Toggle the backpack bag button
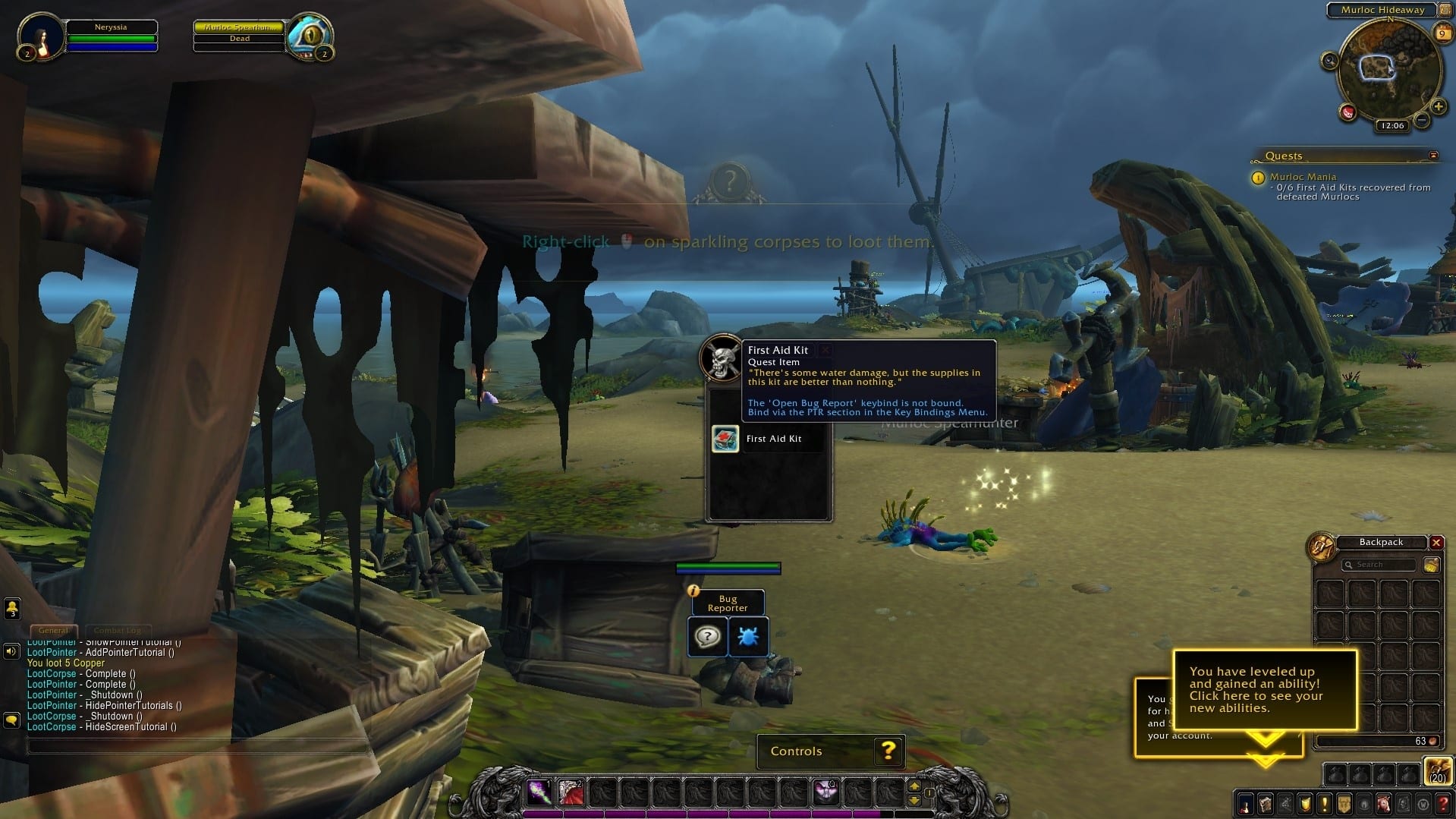Image resolution: width=1456 pixels, height=819 pixels. tap(1437, 771)
